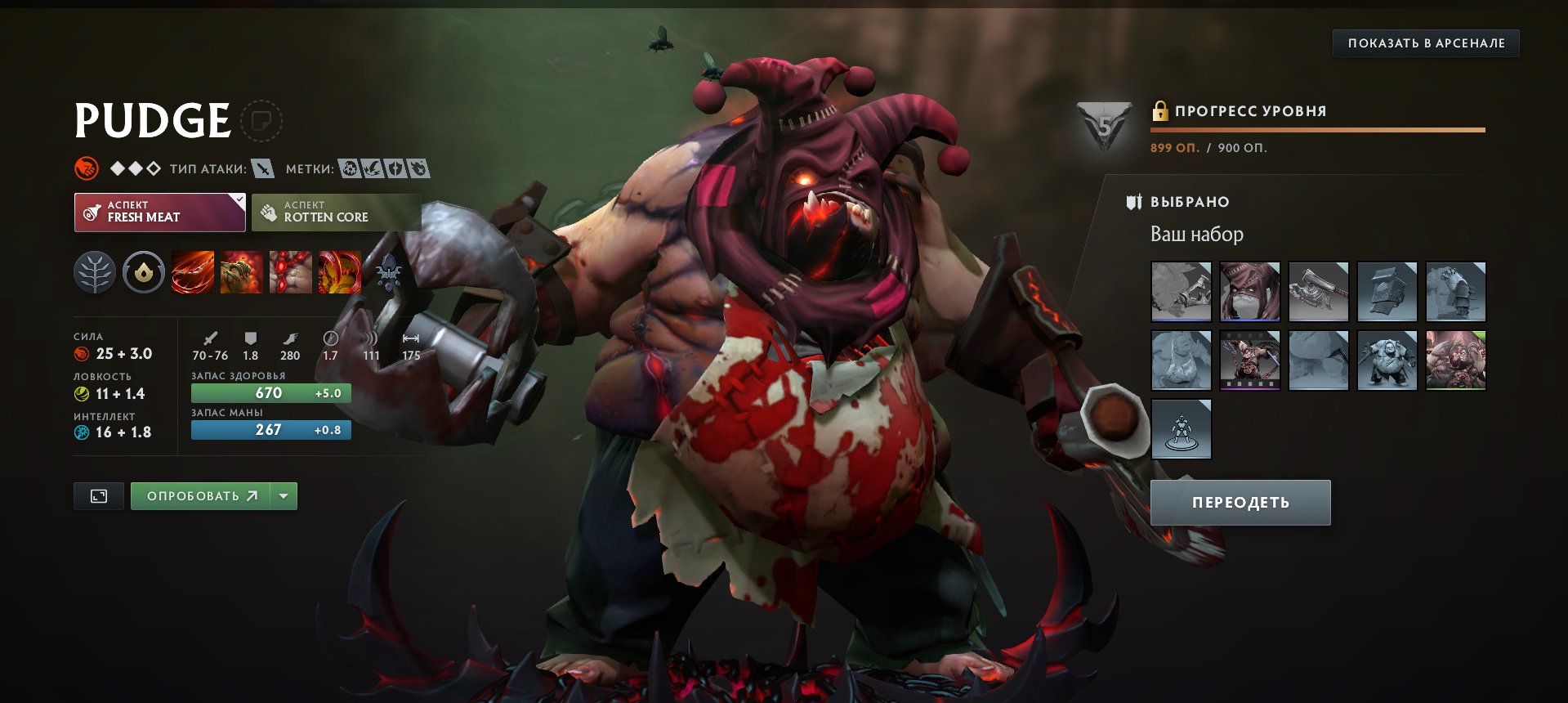Click the selected Fresh Meat aspect
1568x703 pixels.
click(x=151, y=212)
